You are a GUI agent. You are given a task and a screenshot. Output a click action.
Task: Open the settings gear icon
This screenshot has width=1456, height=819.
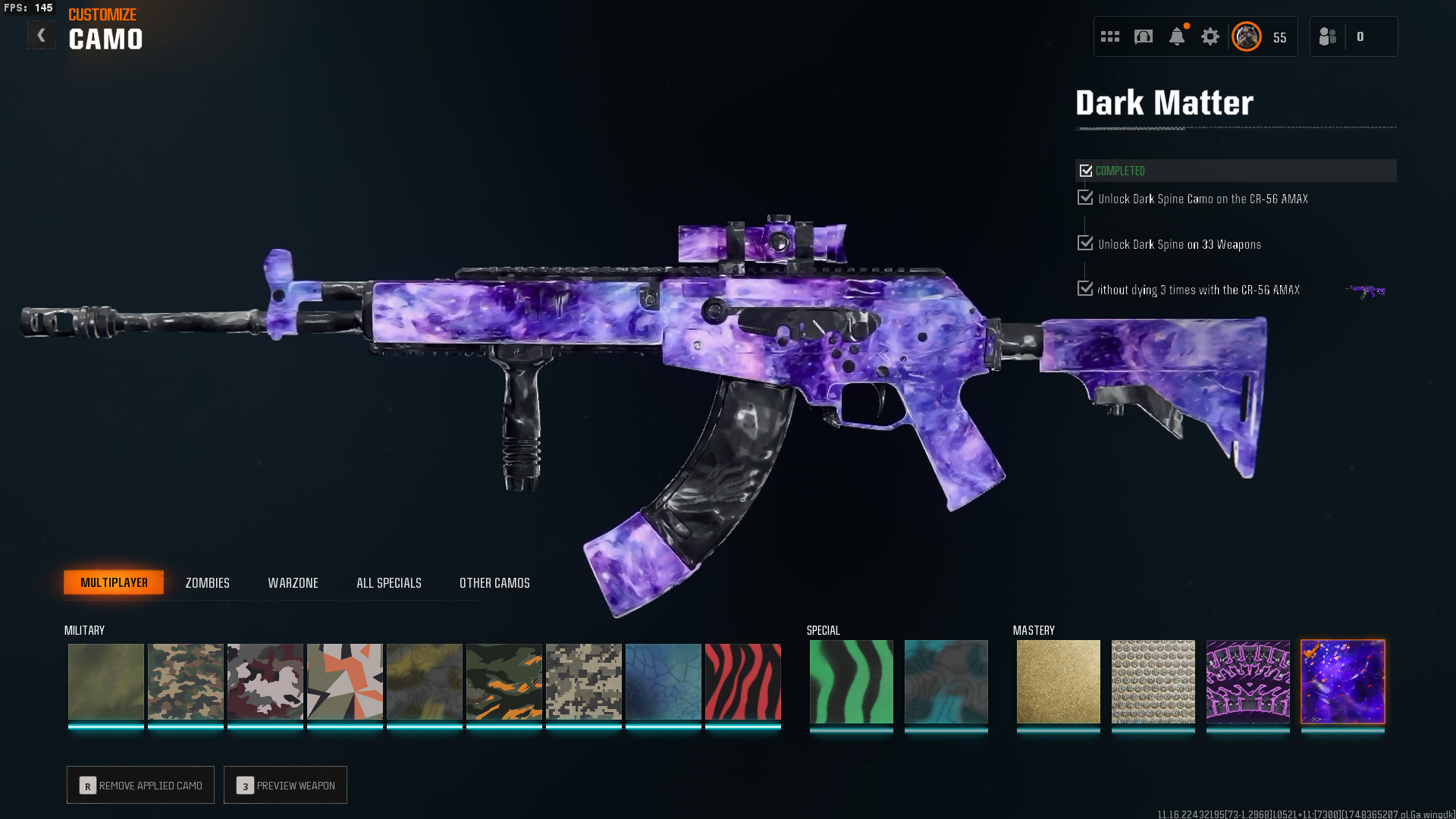point(1210,36)
